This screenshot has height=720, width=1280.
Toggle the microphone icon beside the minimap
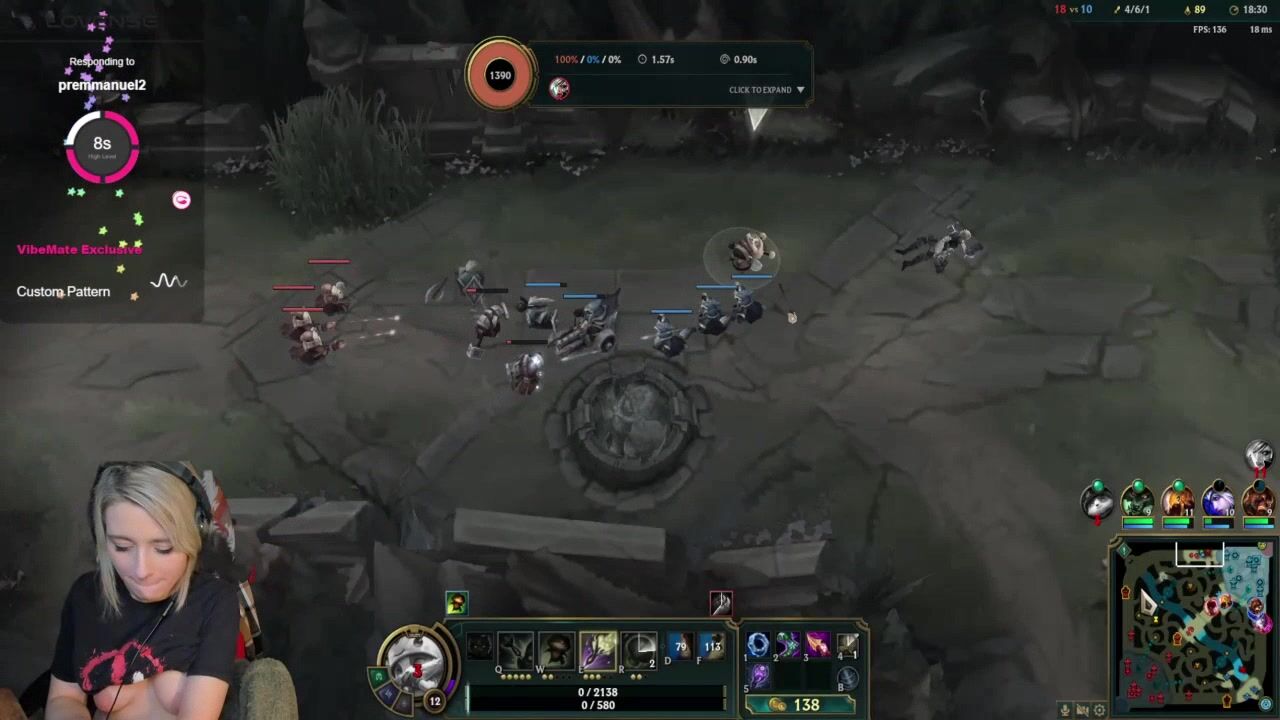tap(1065, 710)
